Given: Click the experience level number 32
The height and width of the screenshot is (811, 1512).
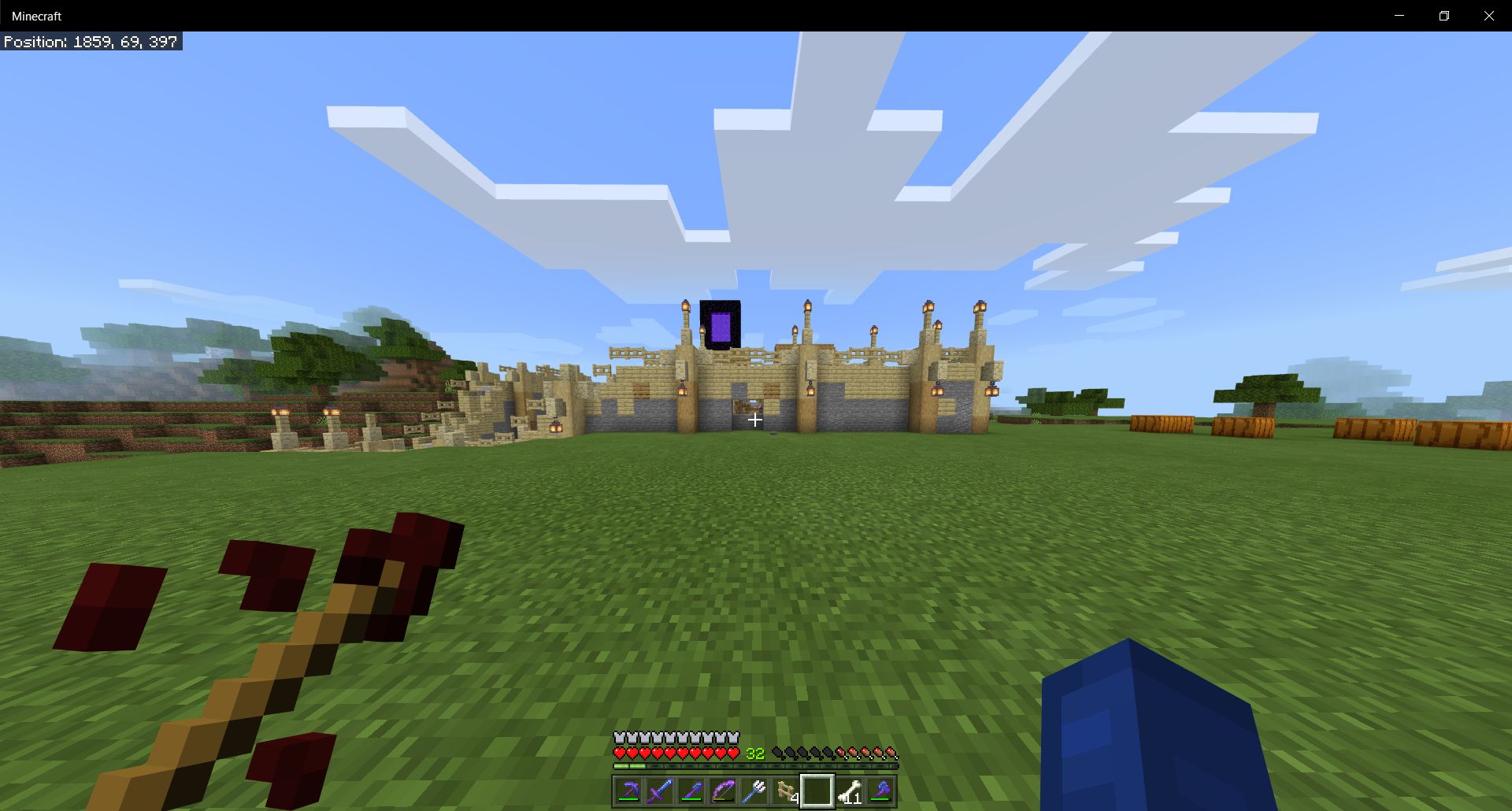Looking at the screenshot, I should (x=754, y=754).
